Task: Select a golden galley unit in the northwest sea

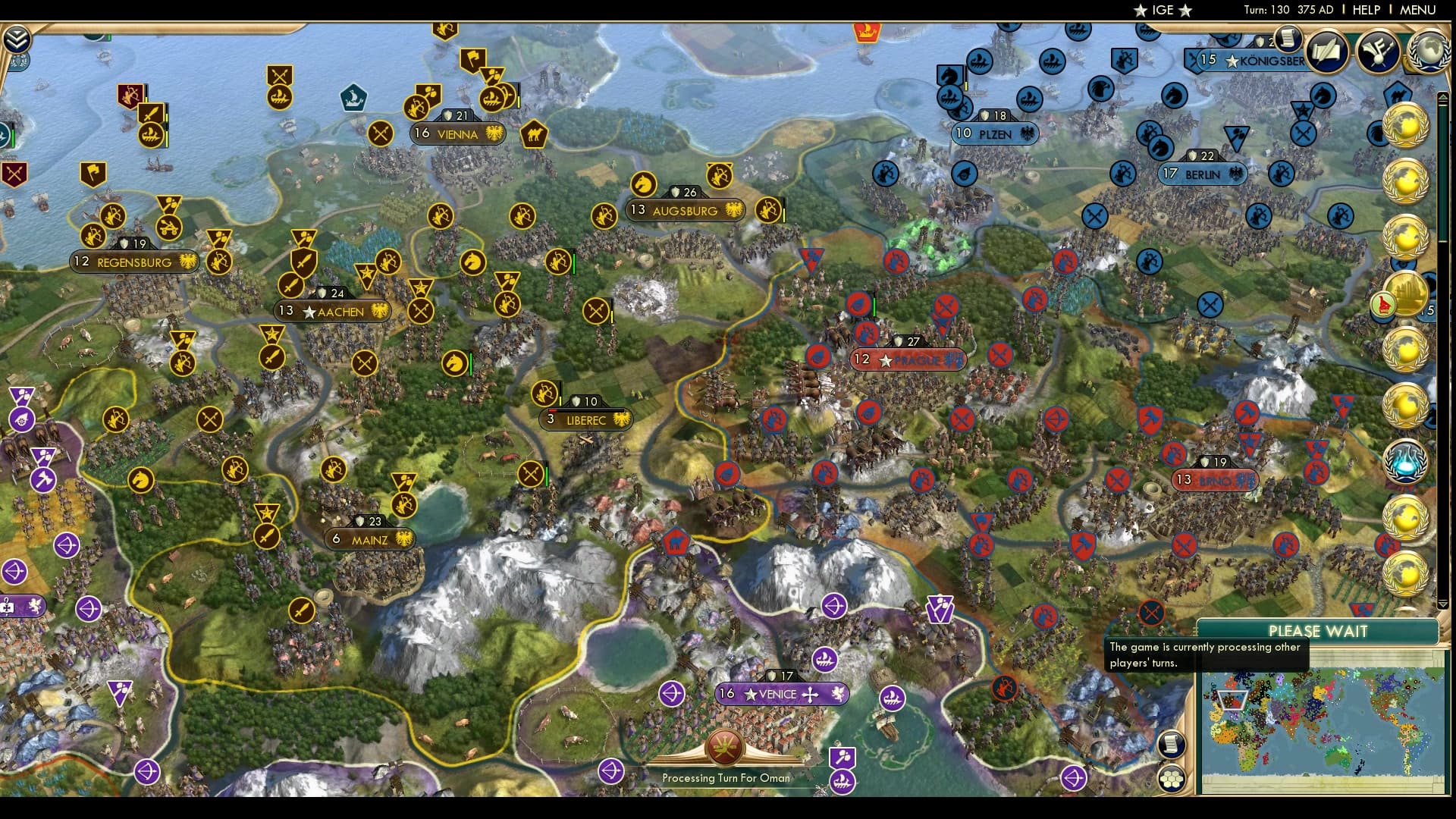Action: click(279, 98)
